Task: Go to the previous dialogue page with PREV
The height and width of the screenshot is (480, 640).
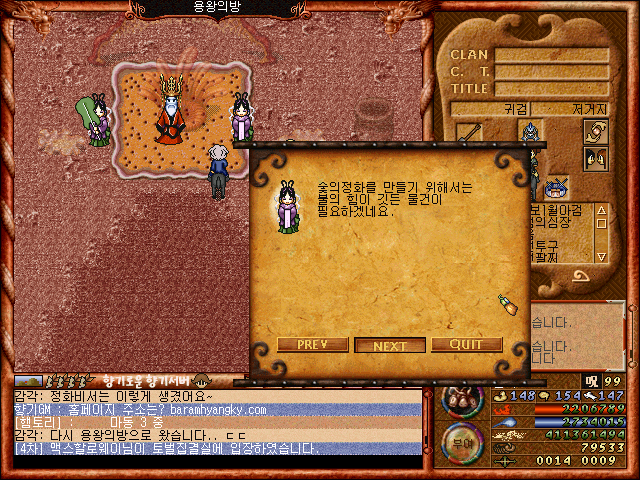Action: click(x=312, y=345)
